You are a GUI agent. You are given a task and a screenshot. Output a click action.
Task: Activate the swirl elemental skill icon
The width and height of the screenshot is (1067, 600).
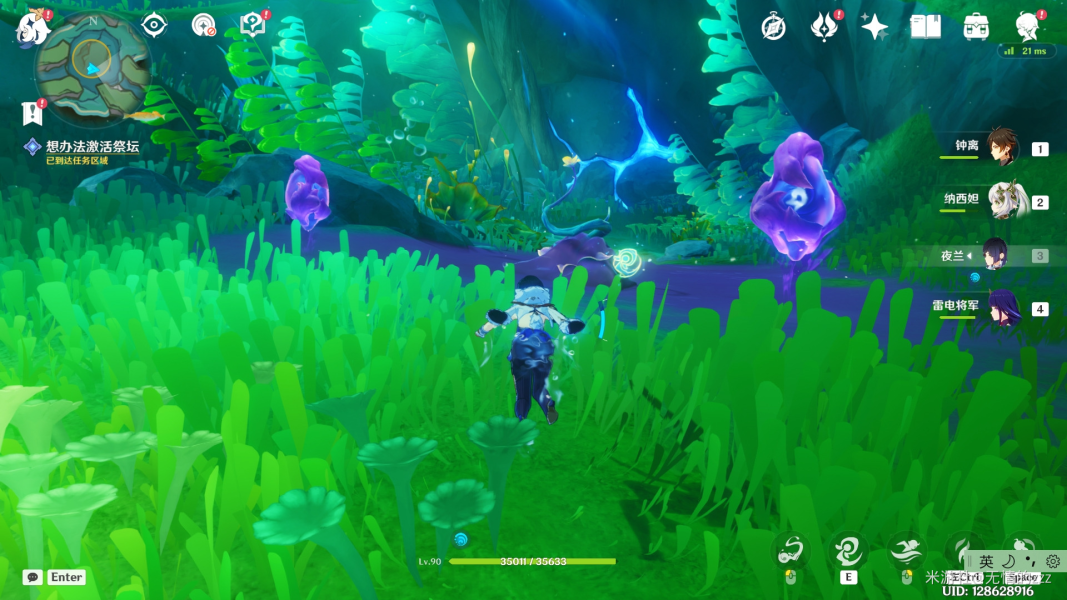pyautogui.click(x=848, y=551)
